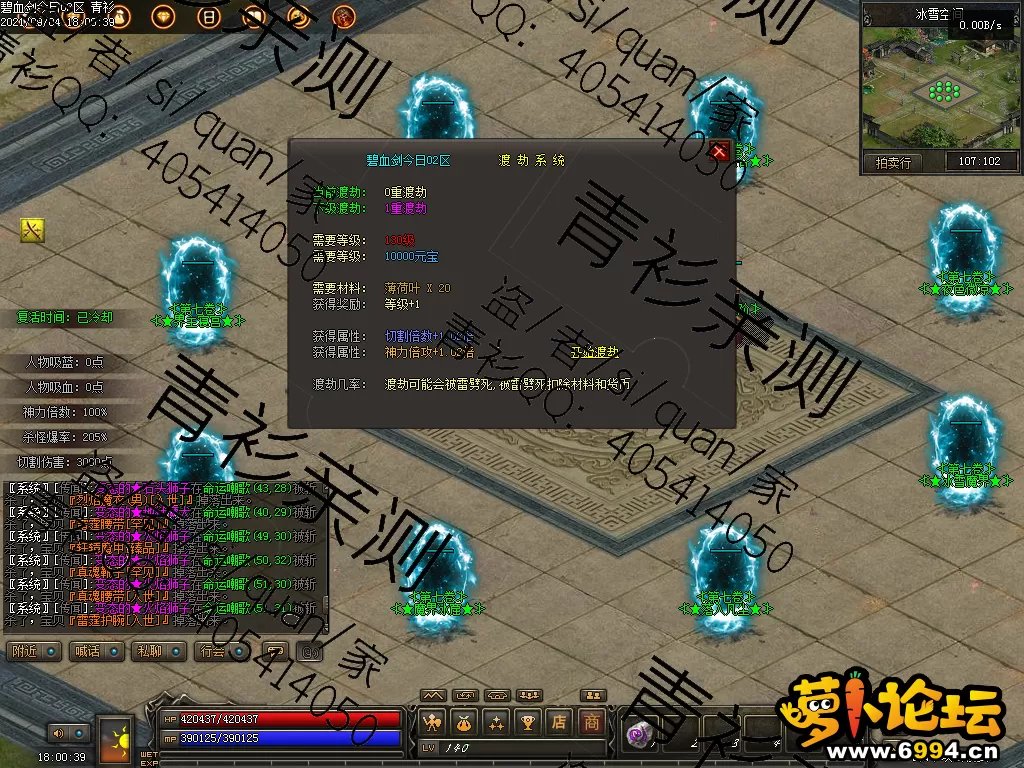Click the red warrior icon at top

(x=343, y=16)
